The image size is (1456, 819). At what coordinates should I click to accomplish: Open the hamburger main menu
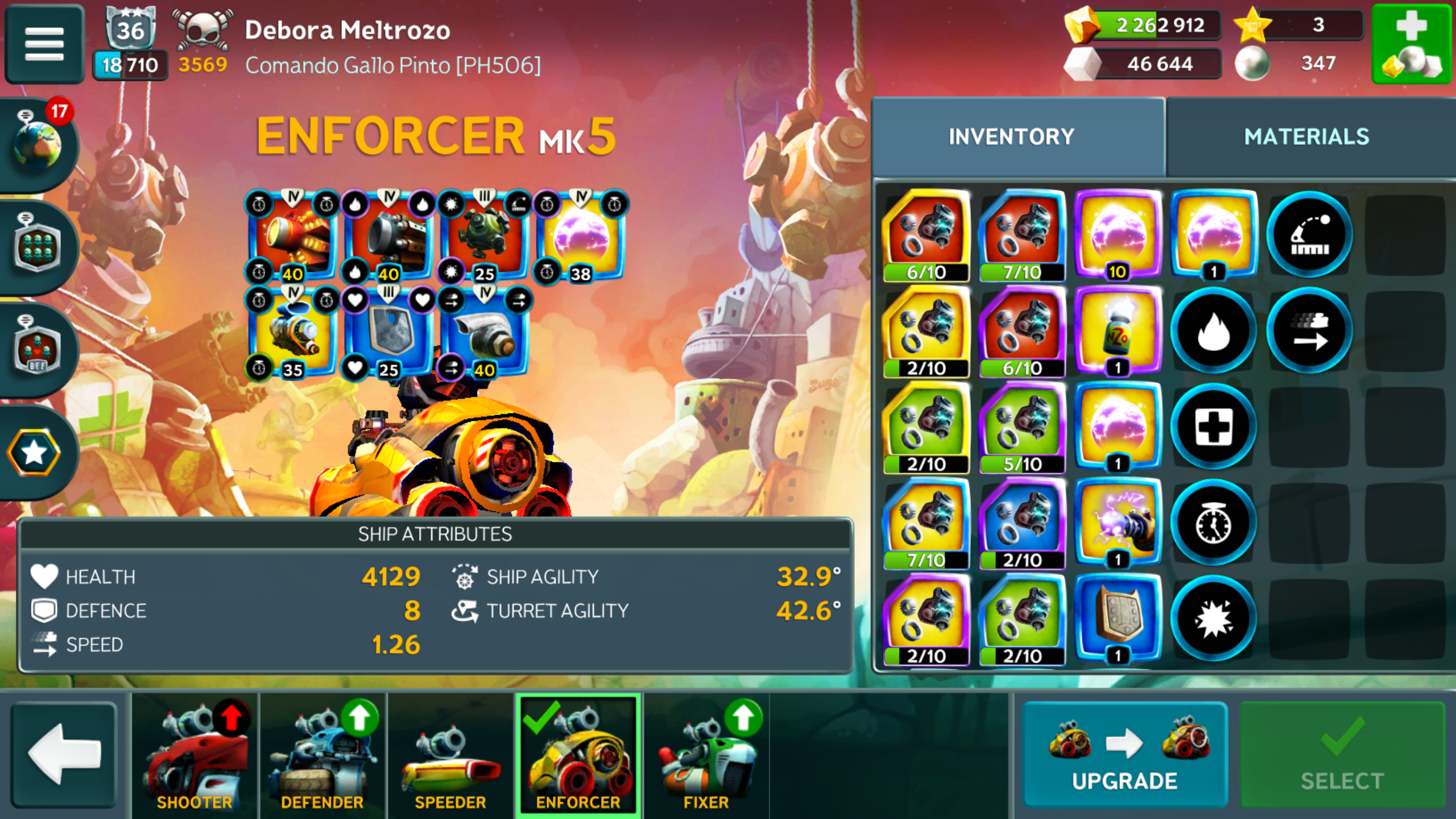click(44, 44)
